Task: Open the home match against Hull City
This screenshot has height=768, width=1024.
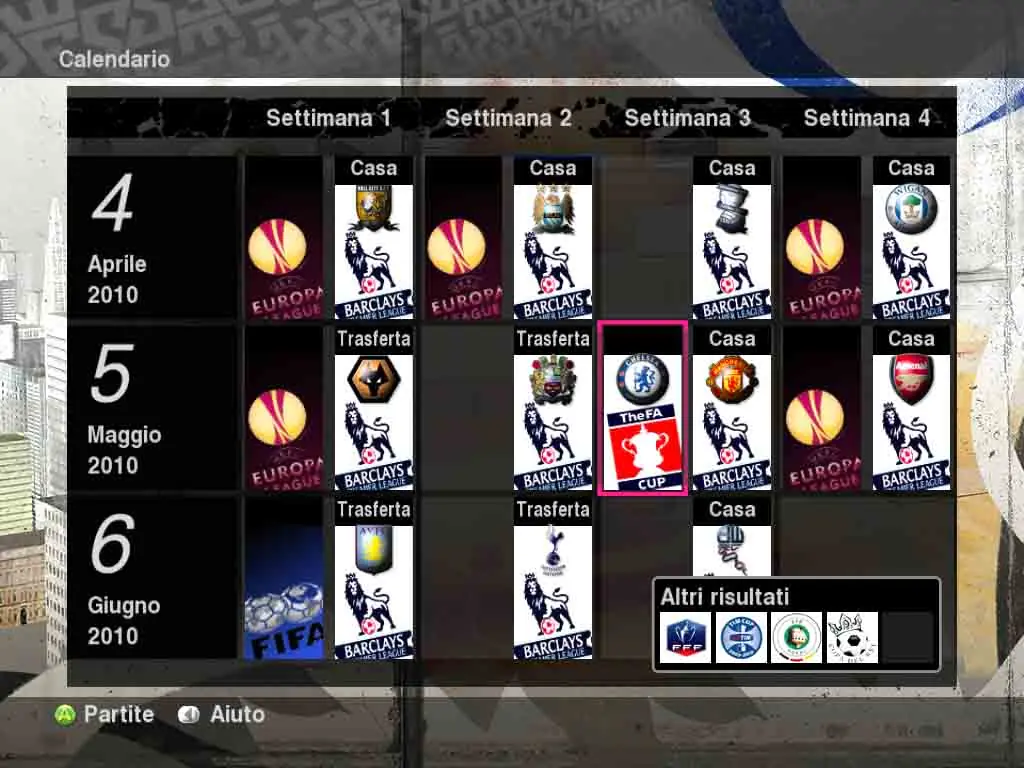Action: pos(373,238)
